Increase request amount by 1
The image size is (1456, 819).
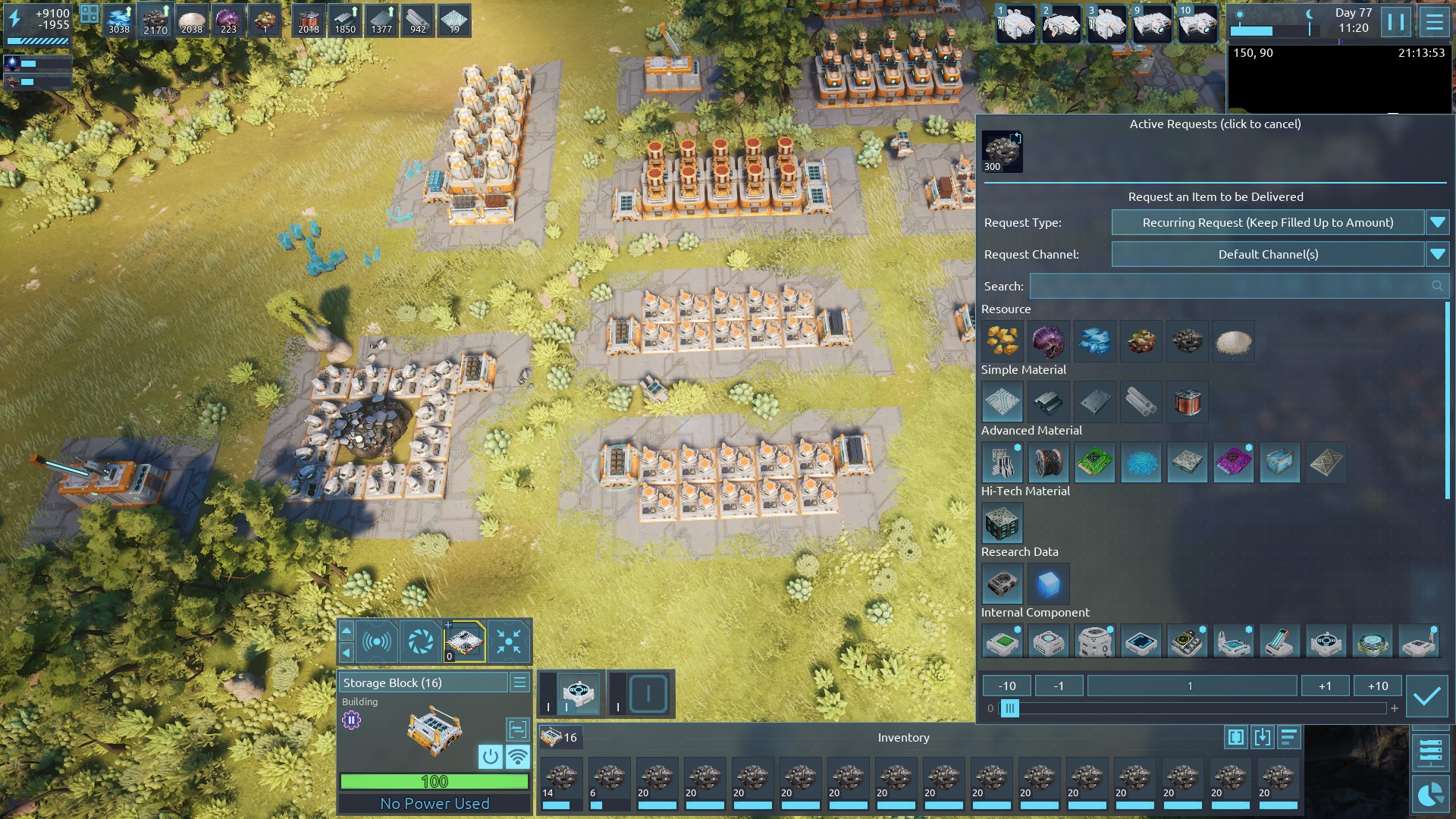[x=1325, y=686]
